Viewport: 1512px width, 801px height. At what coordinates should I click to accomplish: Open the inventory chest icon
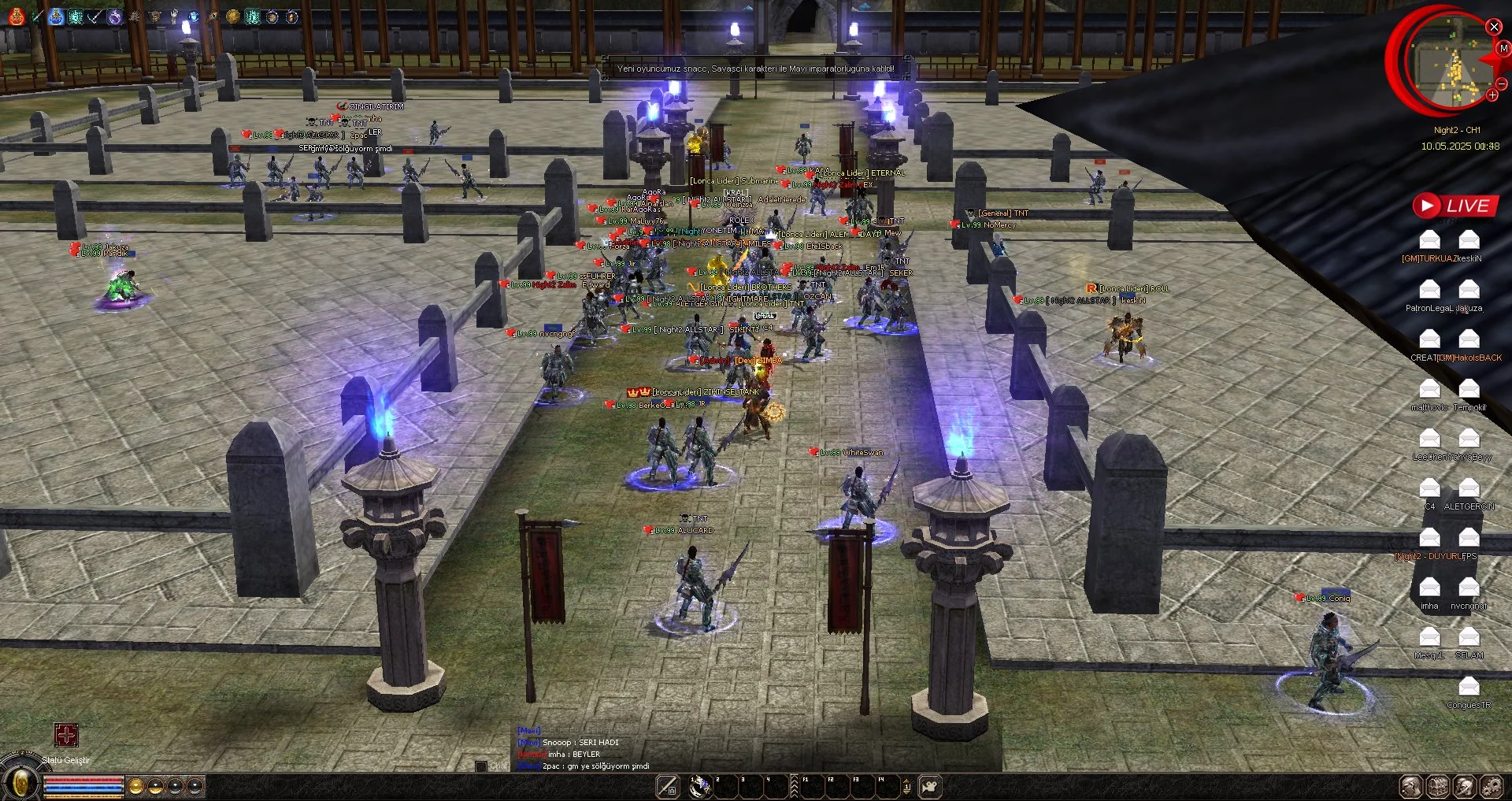1438,786
